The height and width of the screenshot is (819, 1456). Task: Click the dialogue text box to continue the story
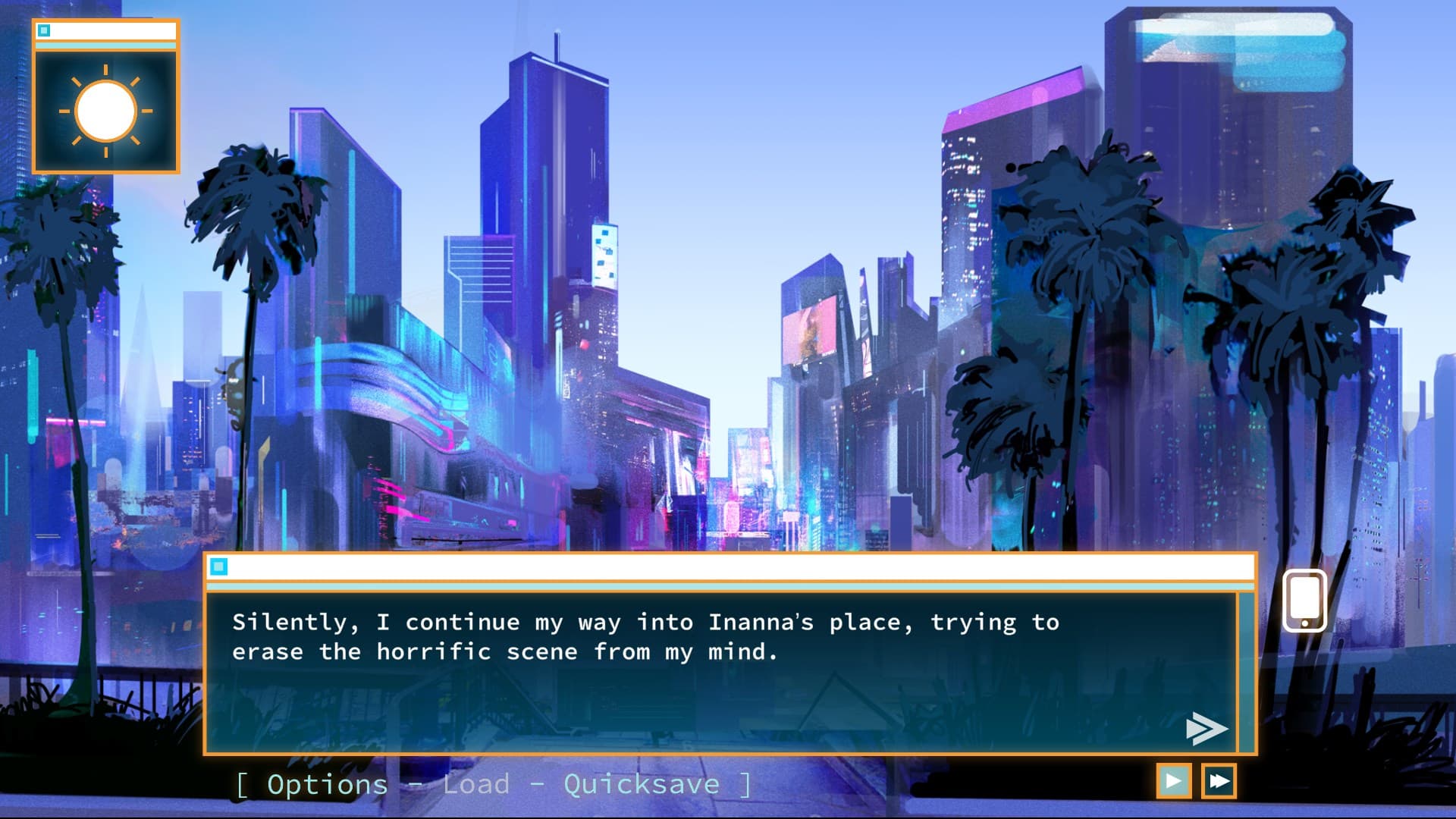[720, 667]
